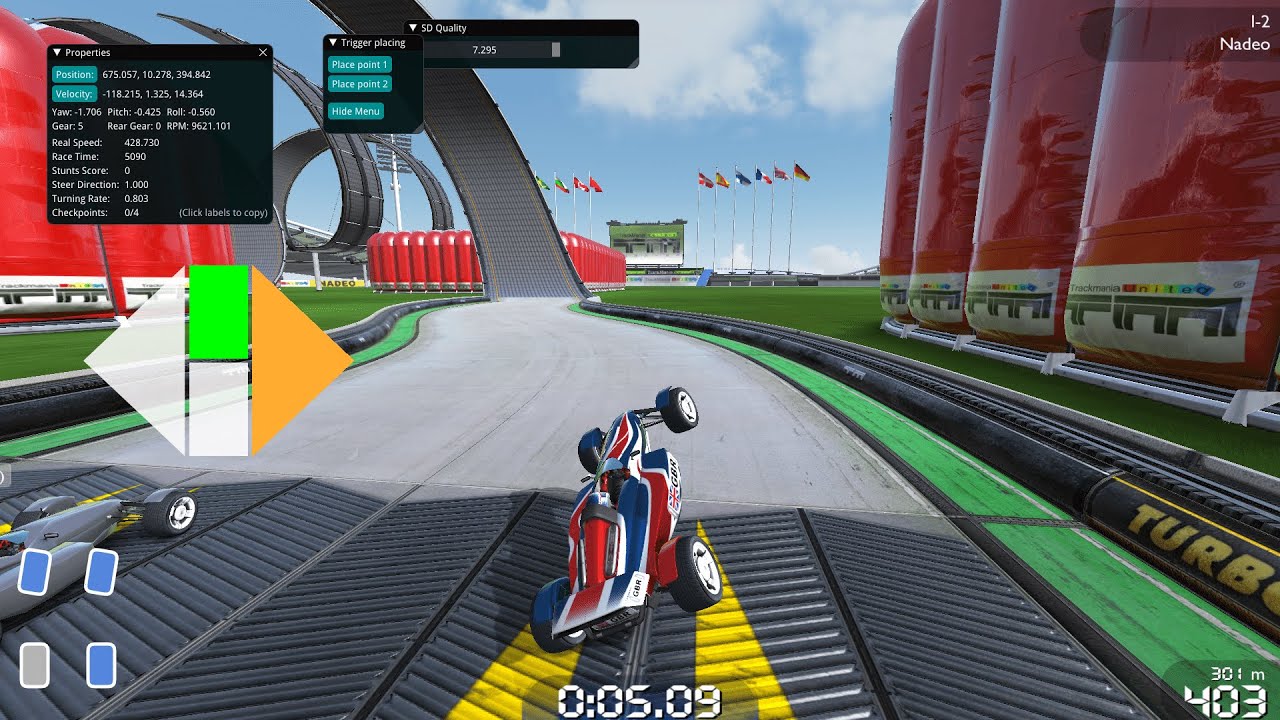Copy the Position label value

click(74, 74)
